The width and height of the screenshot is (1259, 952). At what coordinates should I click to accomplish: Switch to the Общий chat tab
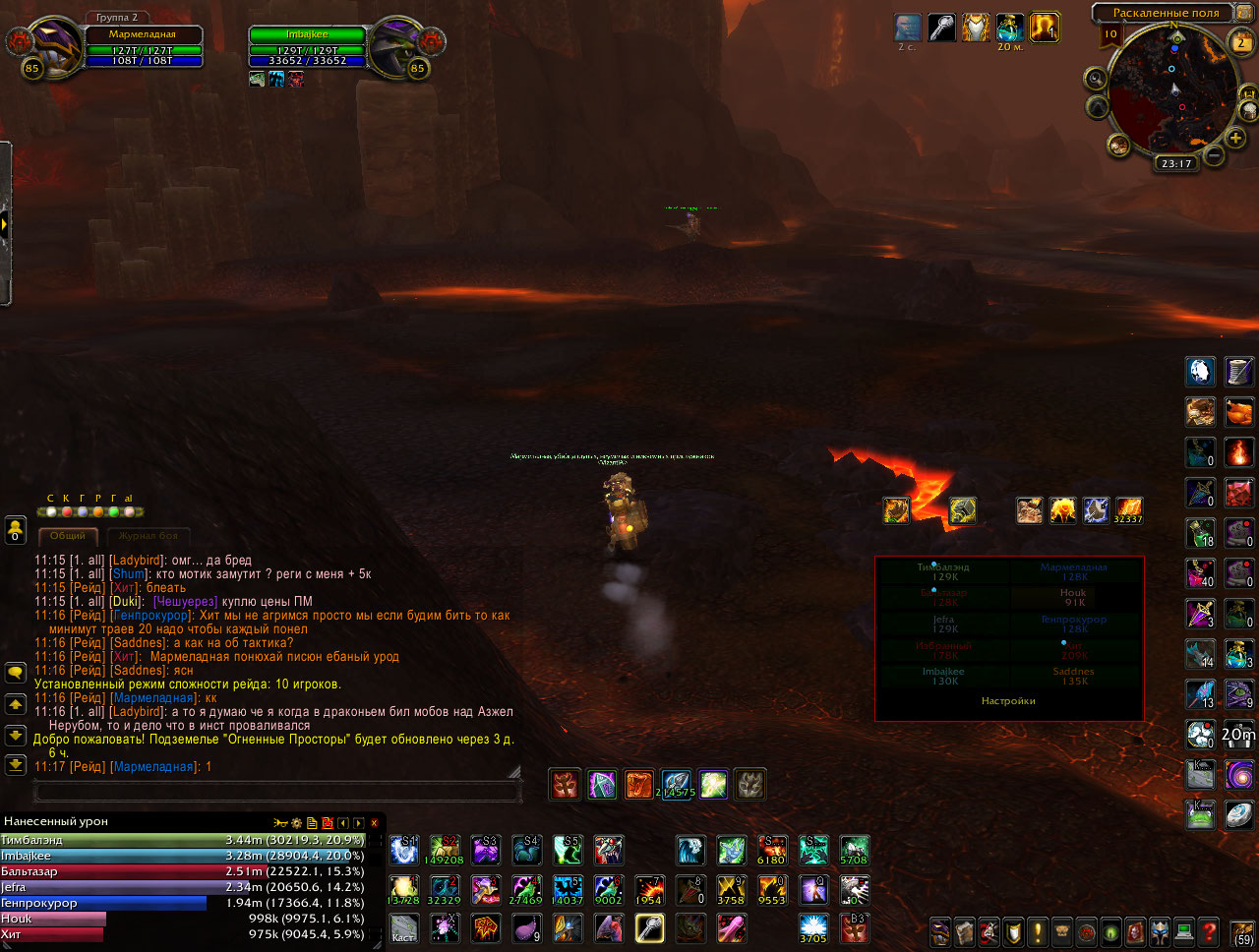pos(68,536)
